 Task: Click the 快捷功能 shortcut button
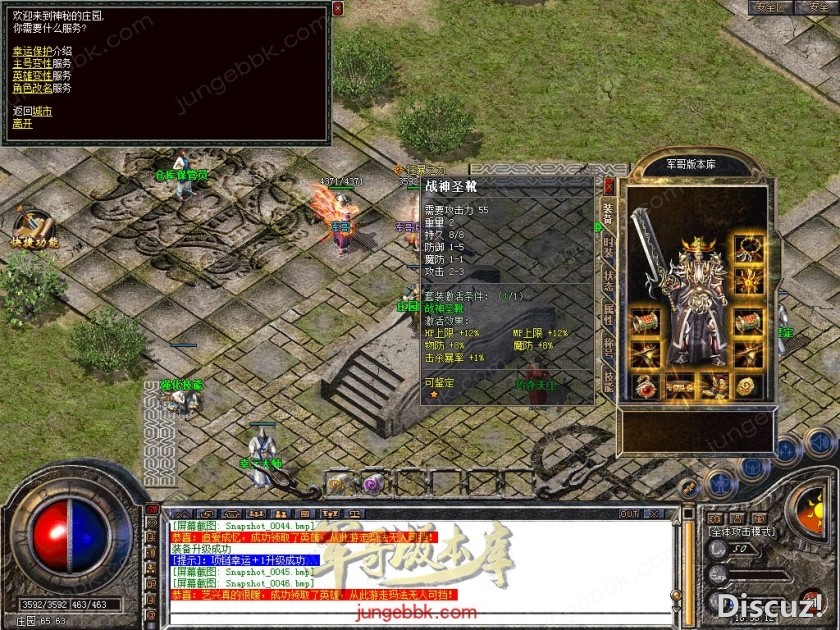coord(32,228)
